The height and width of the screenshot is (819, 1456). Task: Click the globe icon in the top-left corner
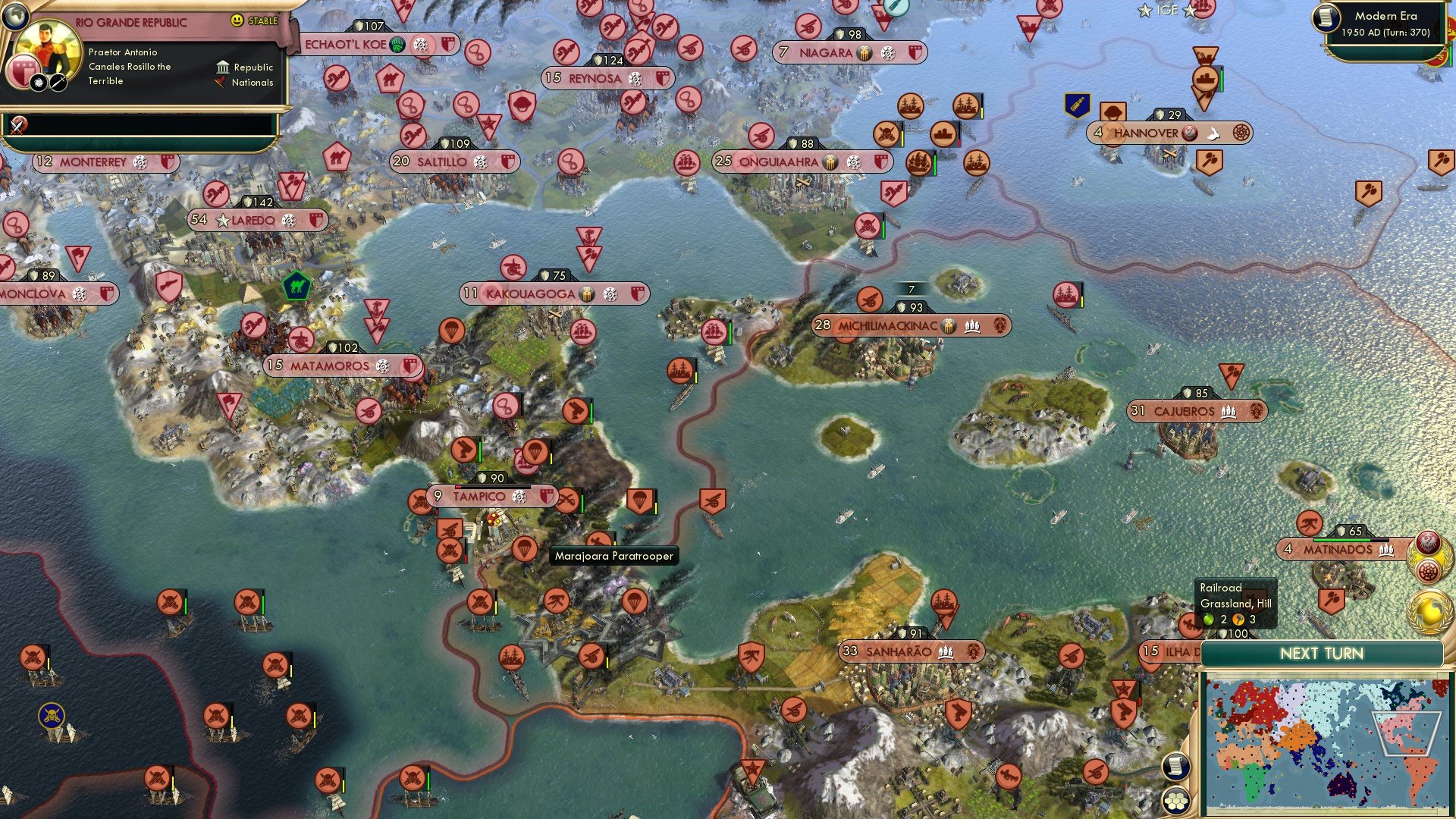15,17
